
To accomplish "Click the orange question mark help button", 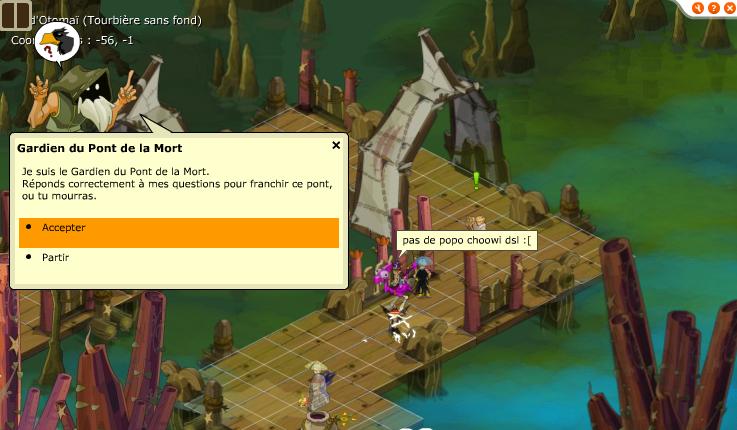I will [x=712, y=8].
